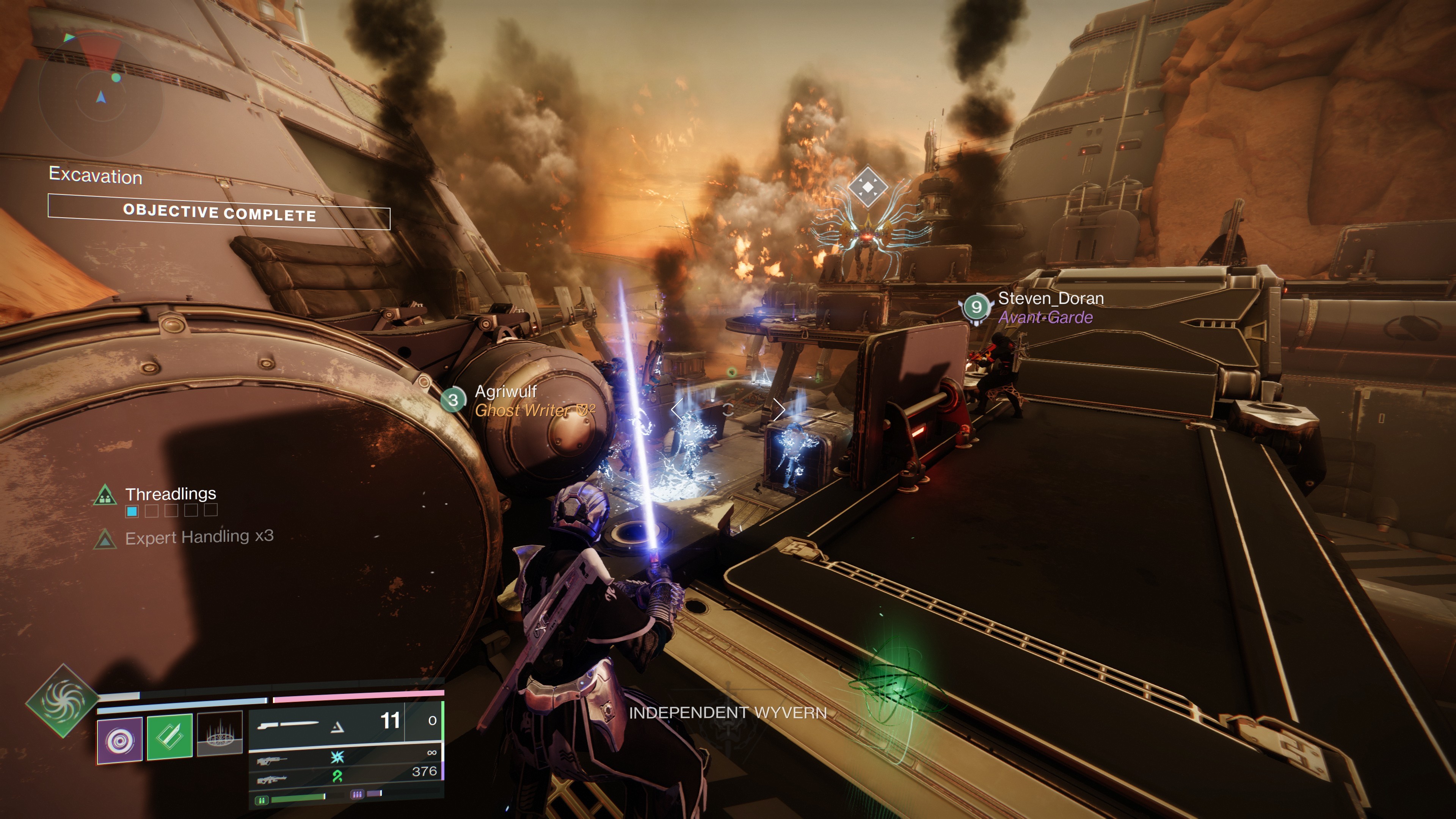Click the Threadlings buff icon
Viewport: 1456px width, 819px height.
[105, 495]
